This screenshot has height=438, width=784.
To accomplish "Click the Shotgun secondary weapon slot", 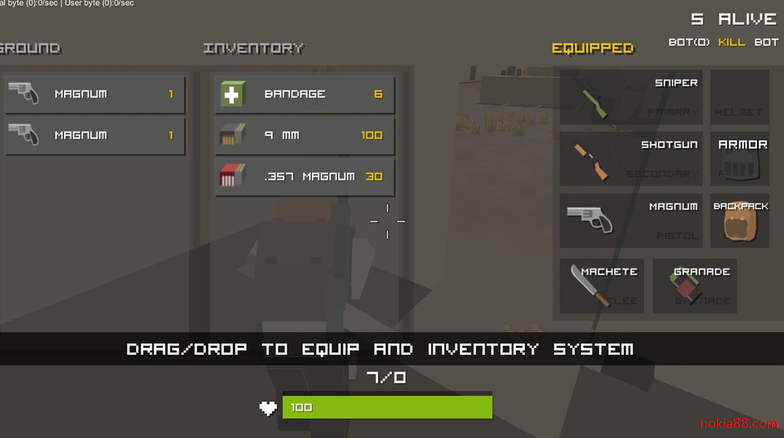I will point(631,158).
